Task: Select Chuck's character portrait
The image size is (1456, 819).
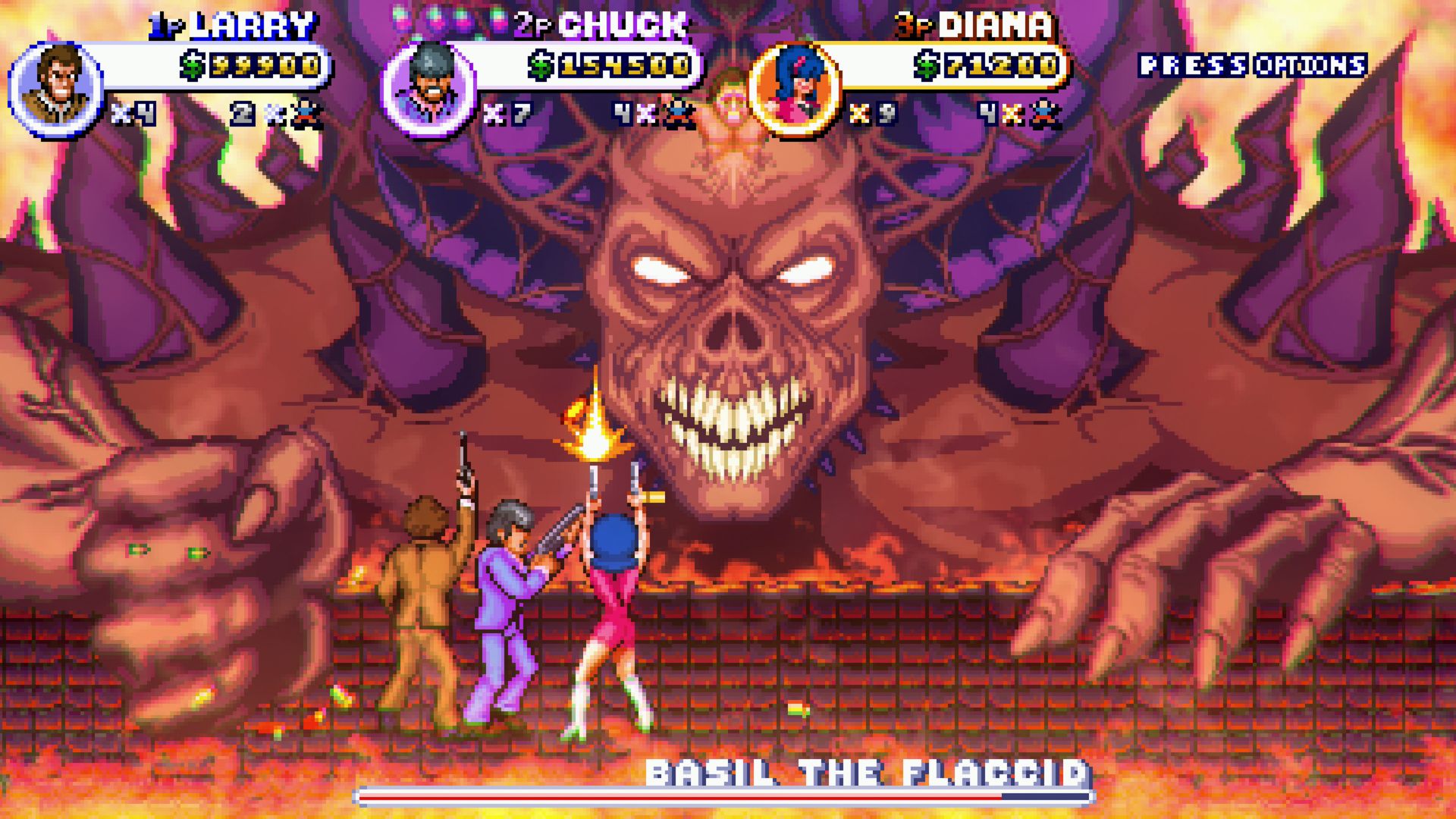Action: click(428, 89)
